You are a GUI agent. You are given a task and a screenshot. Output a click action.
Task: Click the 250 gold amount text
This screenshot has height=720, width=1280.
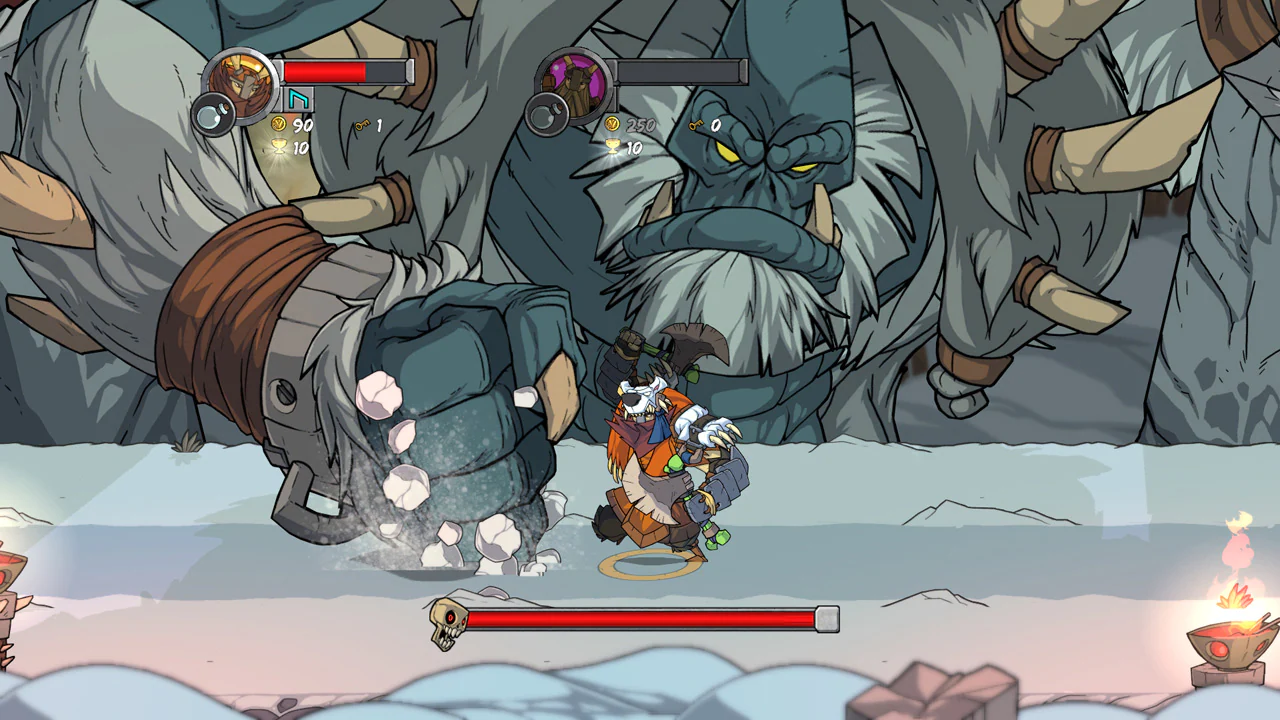pos(641,124)
